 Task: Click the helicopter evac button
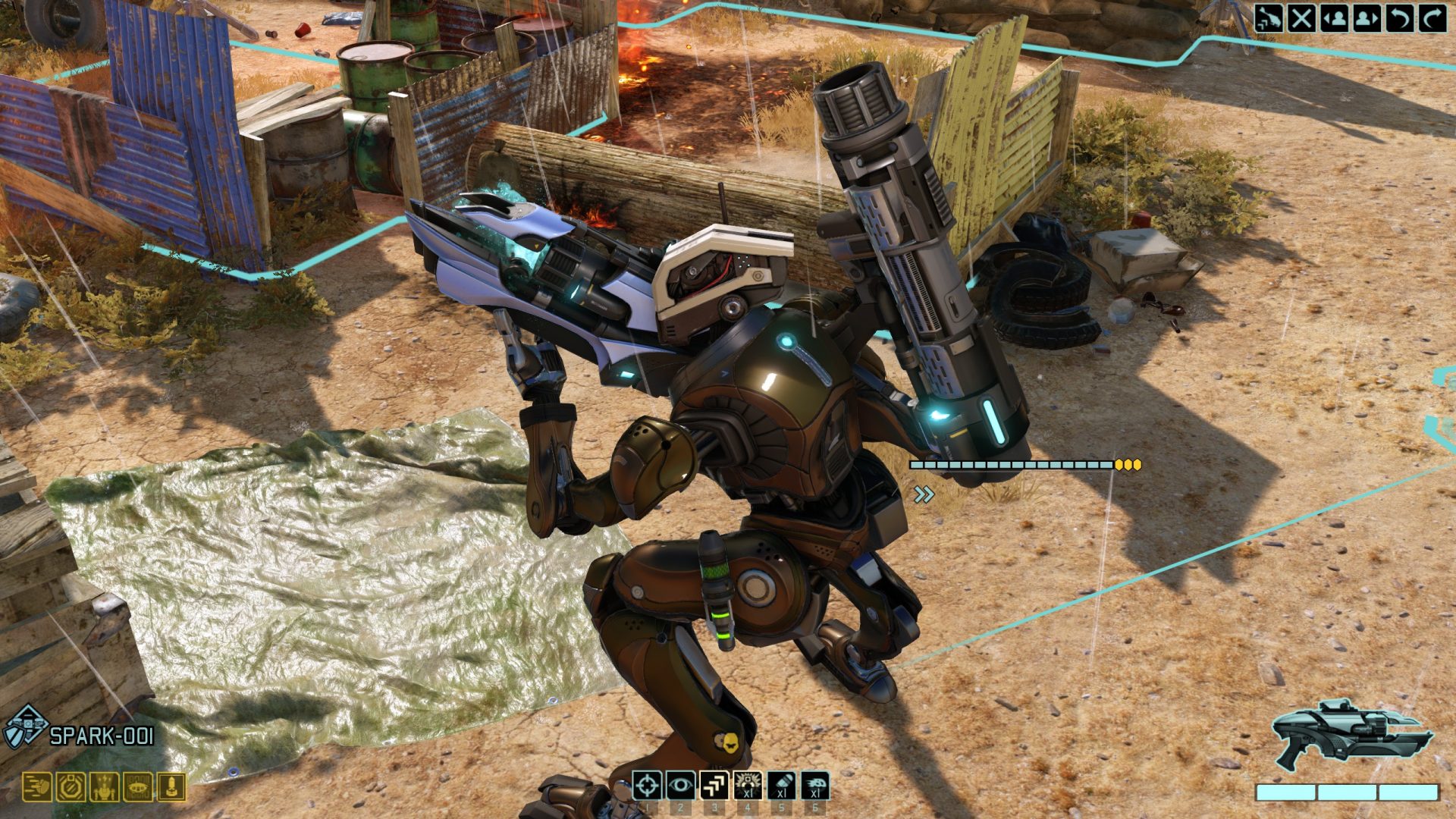coord(1269,18)
